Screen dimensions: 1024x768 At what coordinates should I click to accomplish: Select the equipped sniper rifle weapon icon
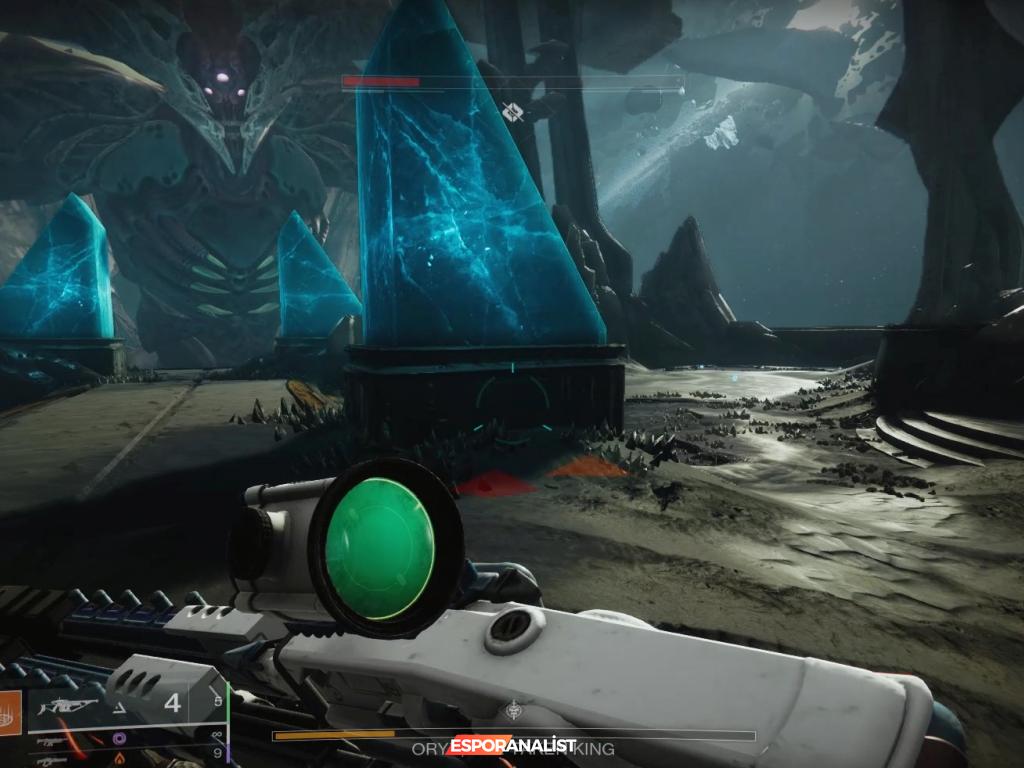tap(70, 707)
